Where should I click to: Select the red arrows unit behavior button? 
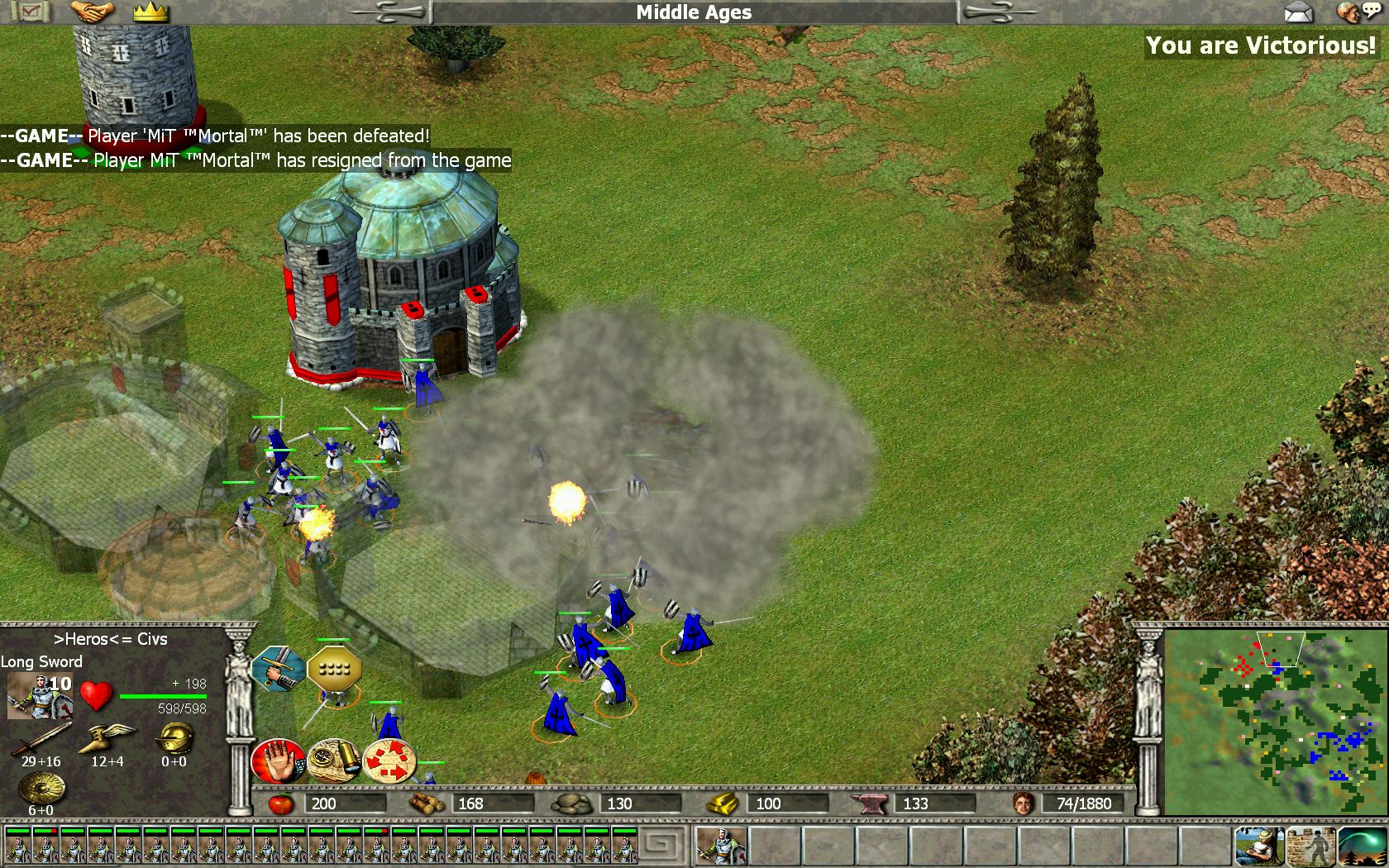389,761
